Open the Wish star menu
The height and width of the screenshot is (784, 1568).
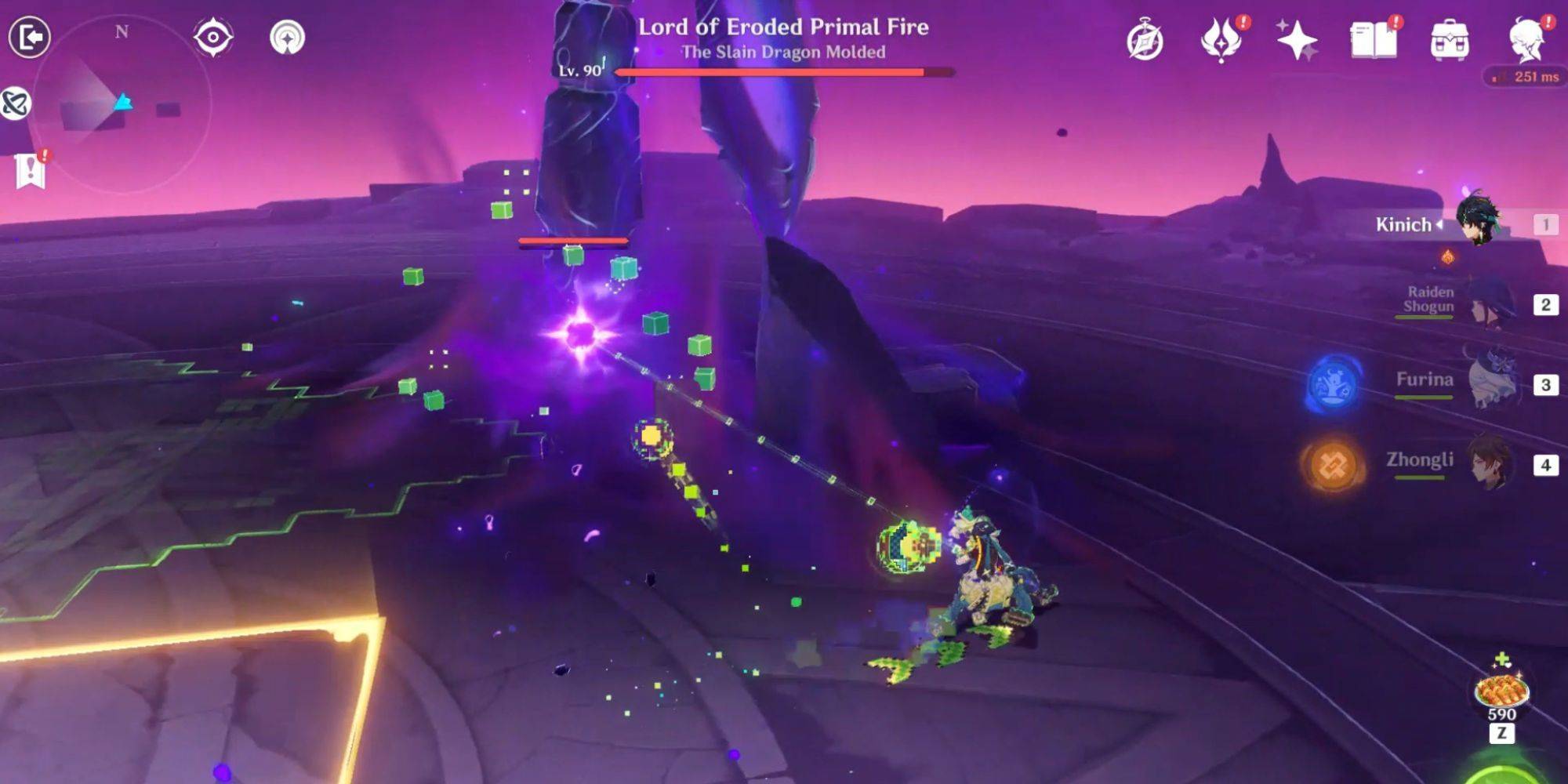point(1295,41)
